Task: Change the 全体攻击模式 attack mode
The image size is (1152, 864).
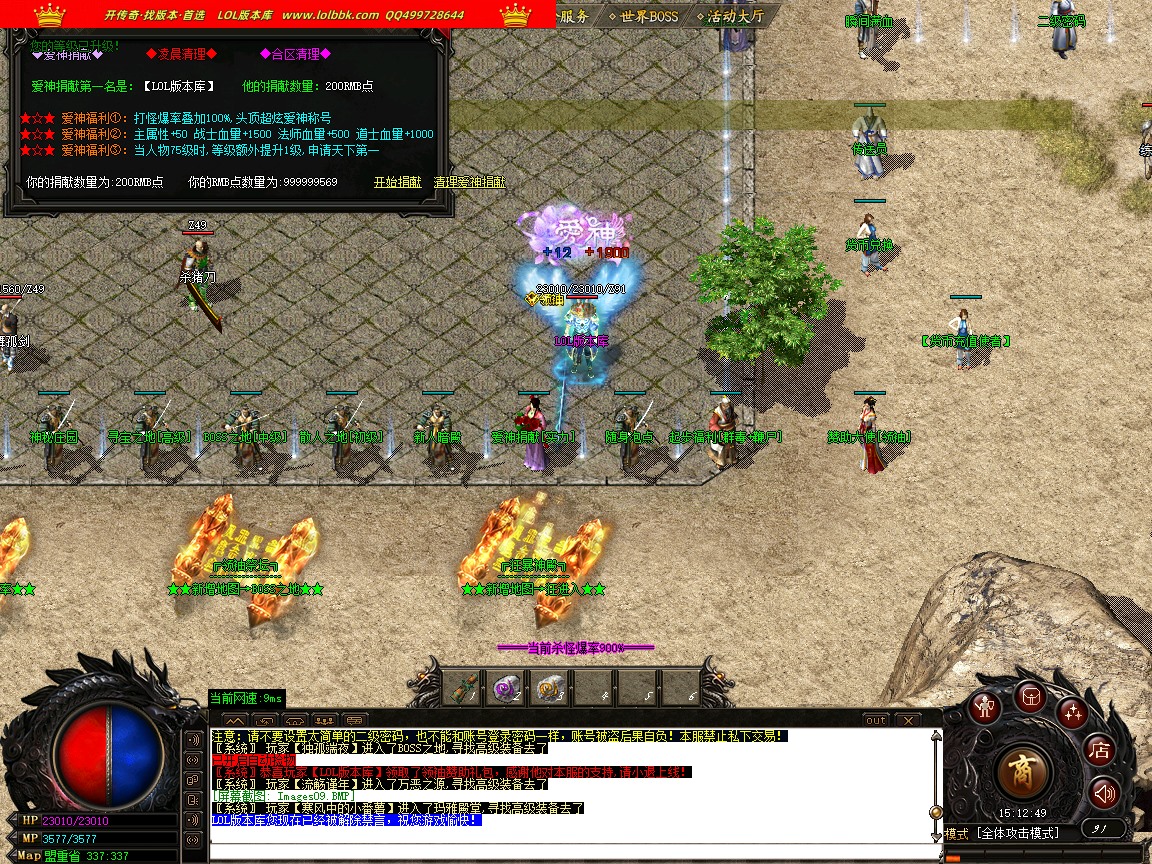Action: coord(1017,832)
